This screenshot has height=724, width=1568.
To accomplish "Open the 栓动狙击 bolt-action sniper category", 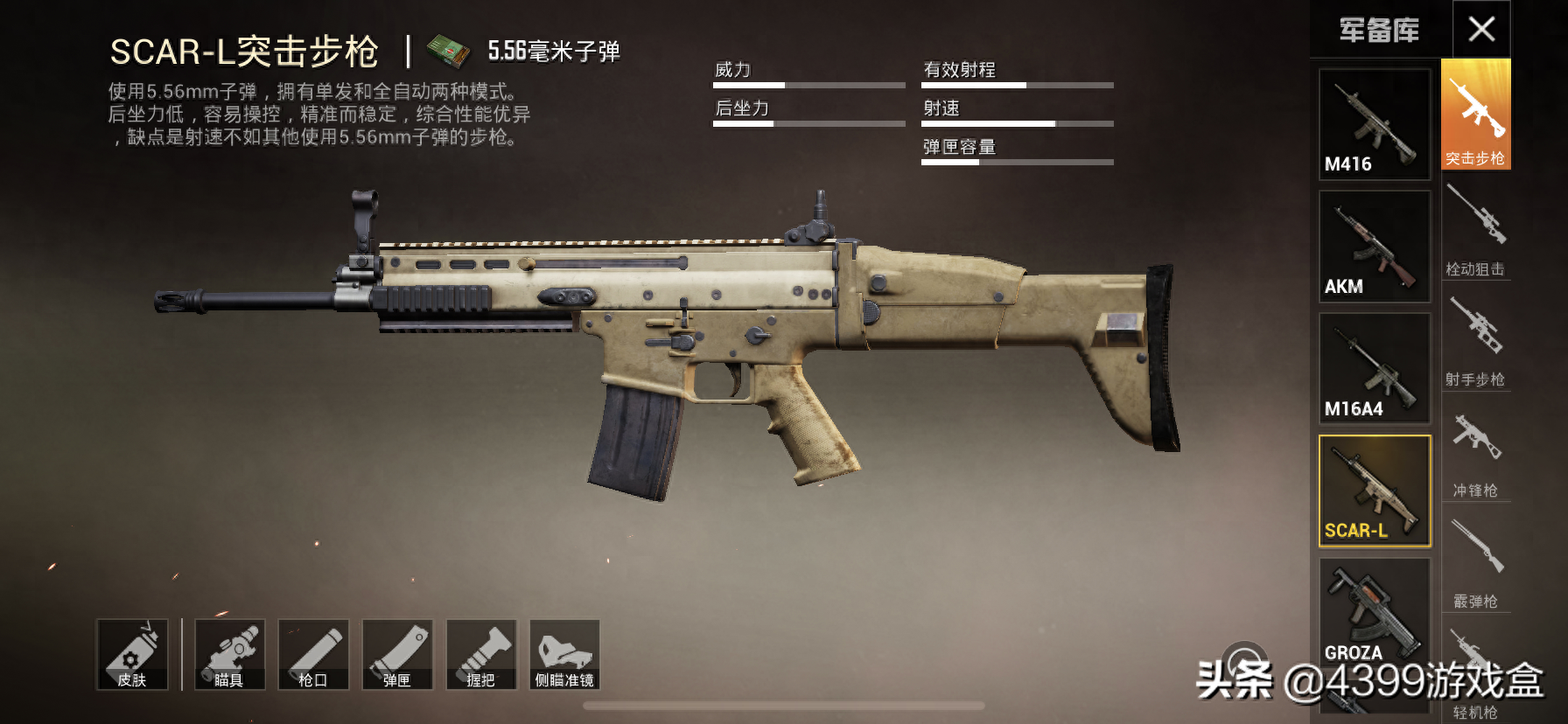I will coord(1475,229).
